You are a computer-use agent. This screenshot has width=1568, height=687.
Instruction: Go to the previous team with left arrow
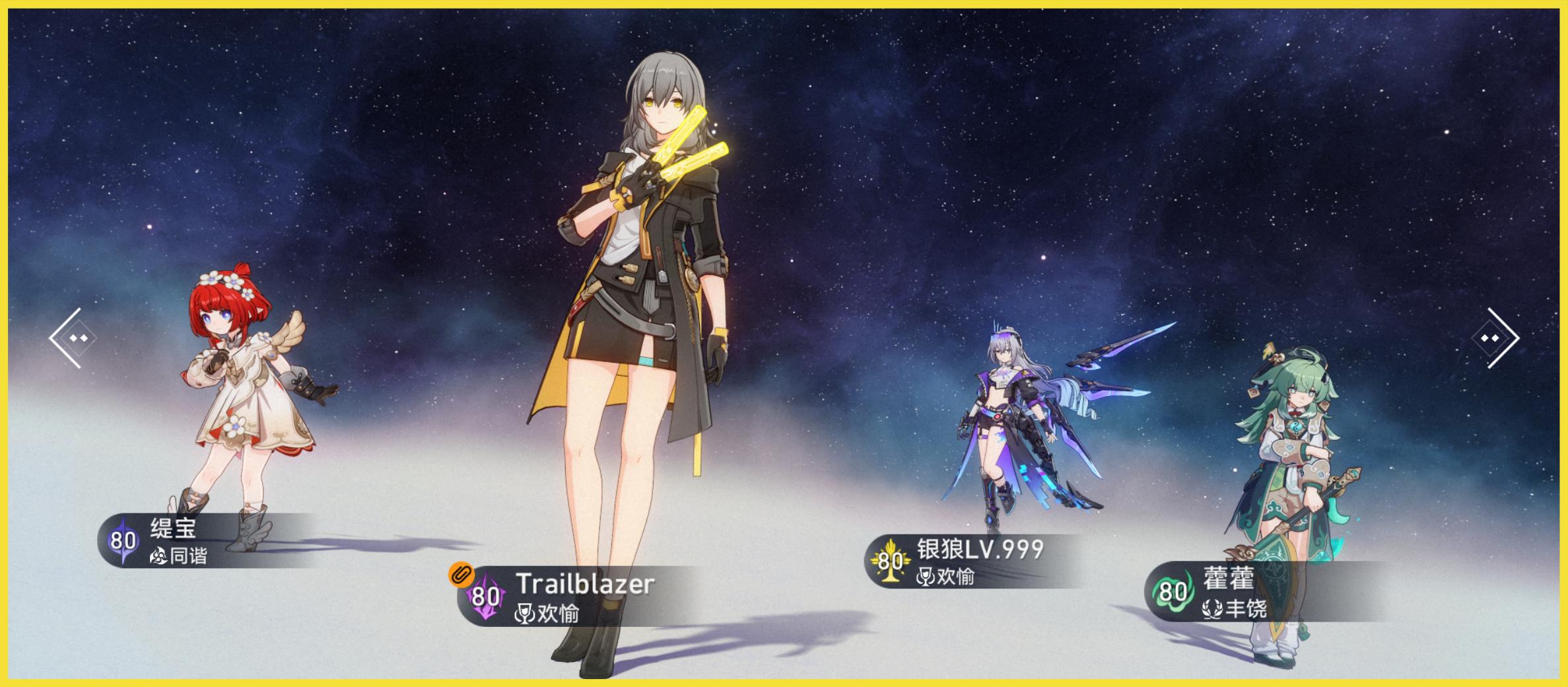click(73, 338)
